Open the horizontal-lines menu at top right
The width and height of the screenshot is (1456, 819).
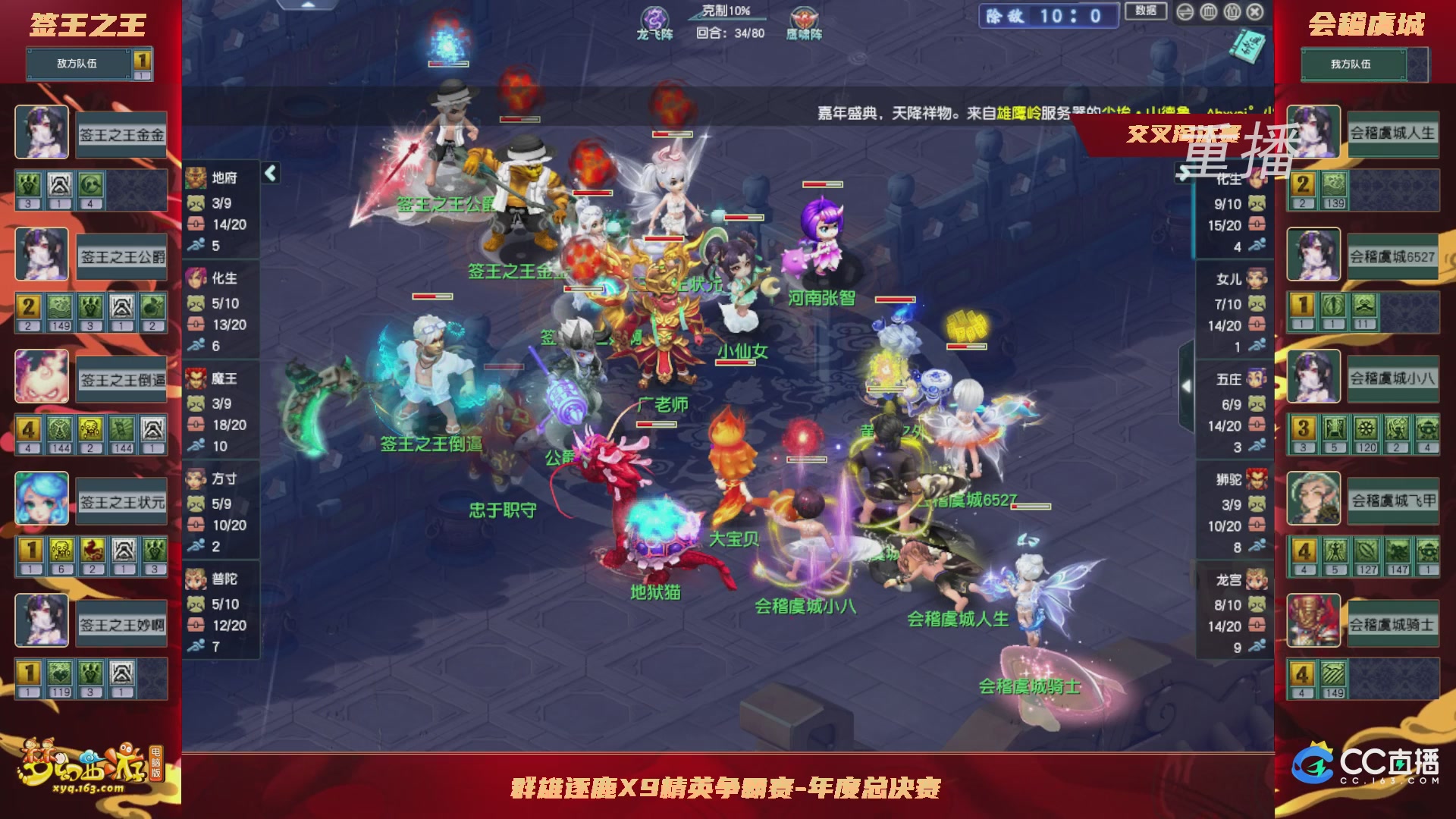[1185, 12]
